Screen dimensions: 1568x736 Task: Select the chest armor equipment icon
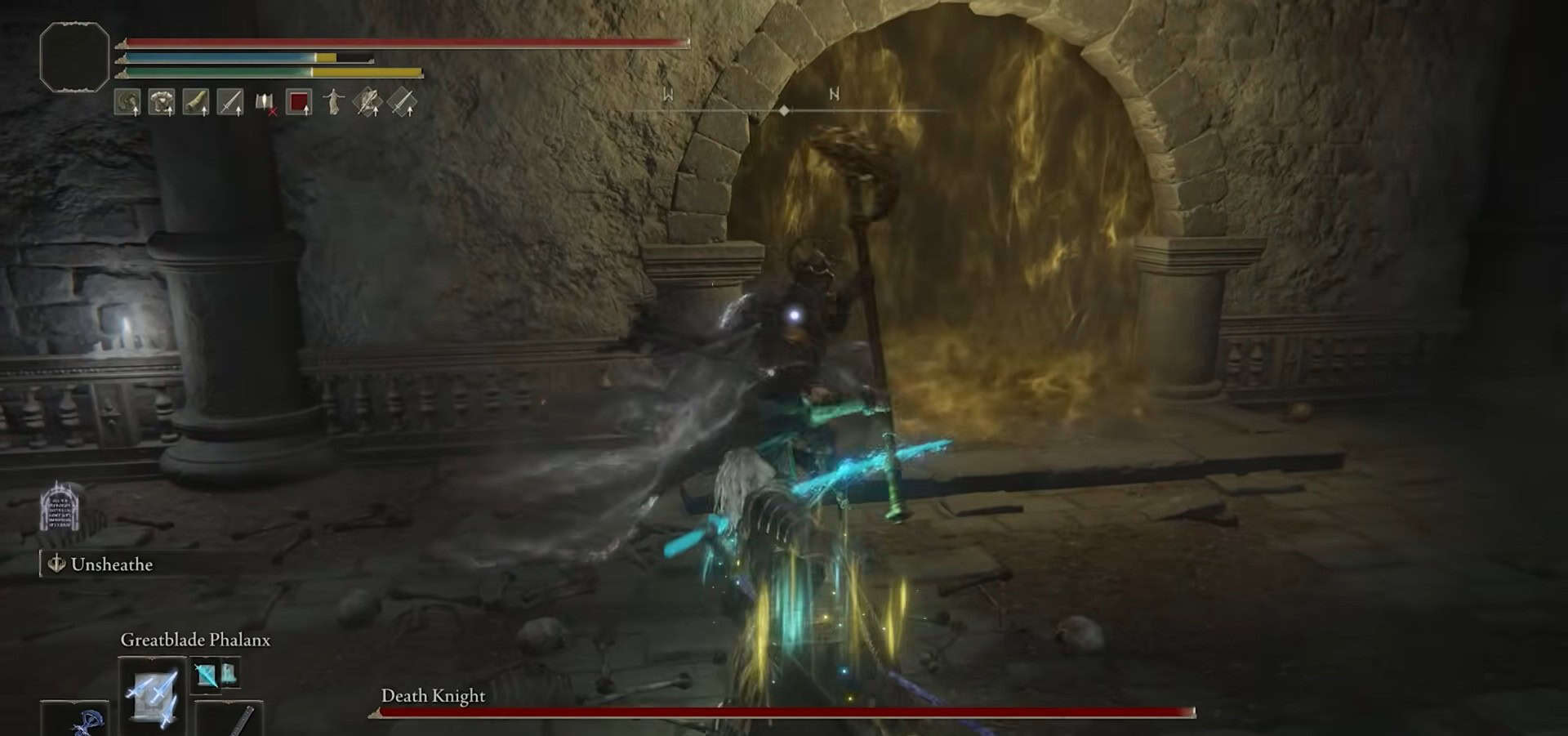point(161,101)
